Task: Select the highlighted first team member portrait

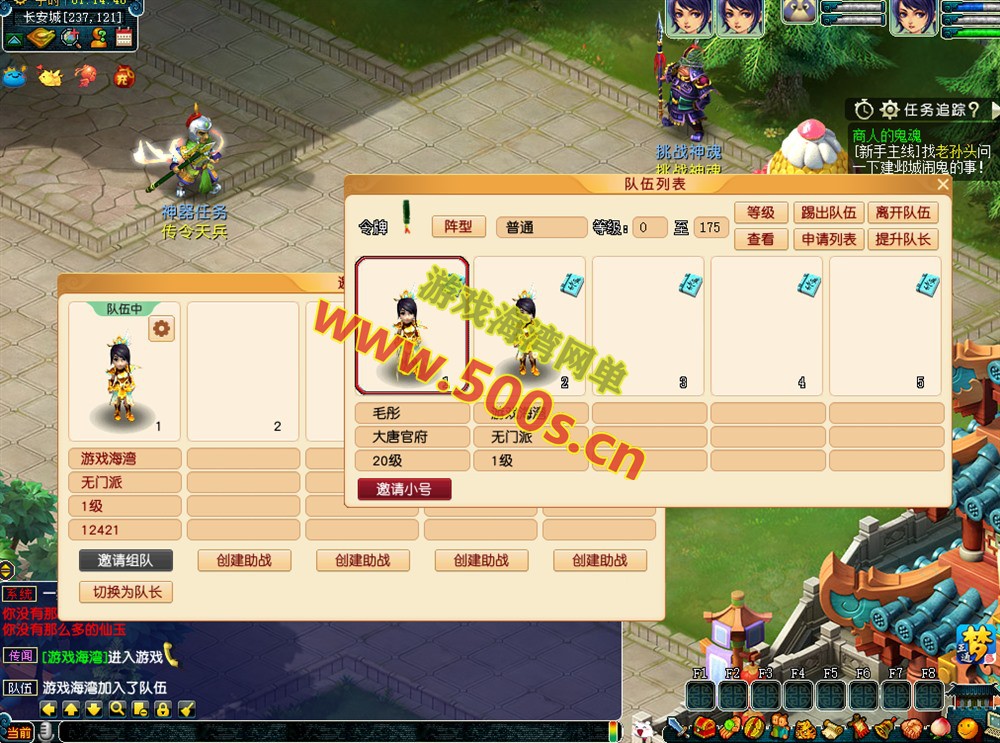Action: click(412, 326)
